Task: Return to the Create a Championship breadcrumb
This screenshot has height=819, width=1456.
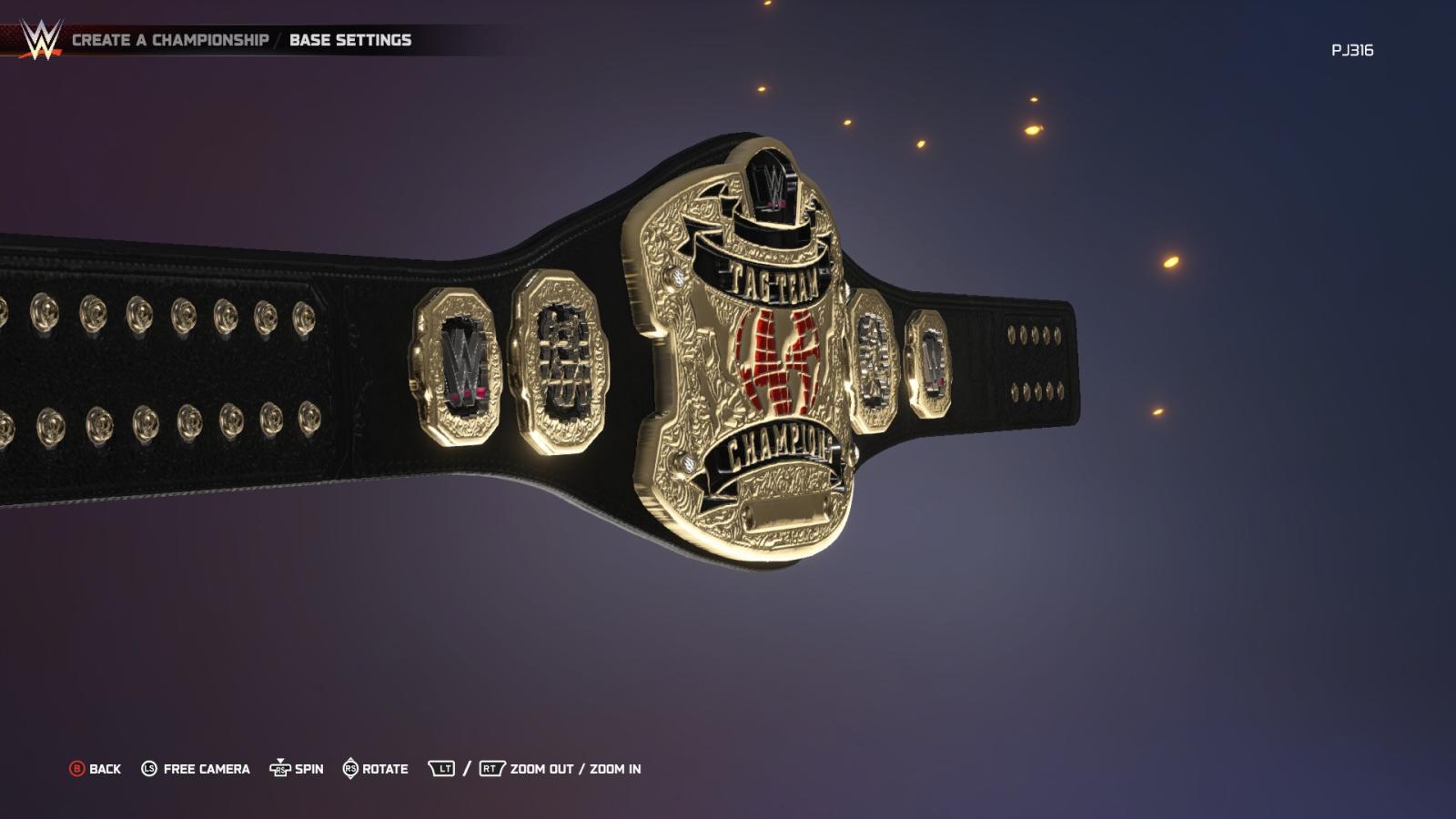Action: click(x=170, y=40)
